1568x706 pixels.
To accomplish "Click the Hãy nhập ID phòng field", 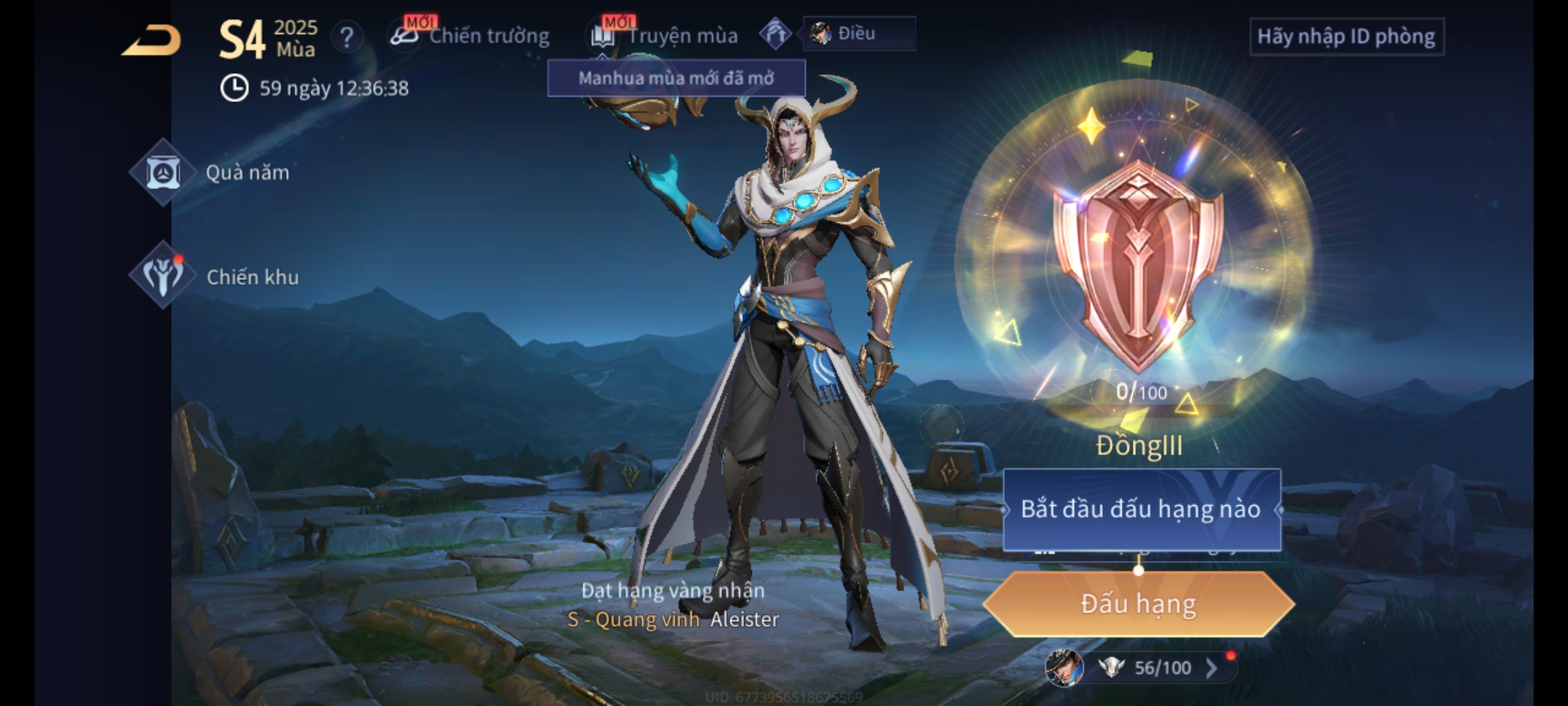I will [1346, 37].
